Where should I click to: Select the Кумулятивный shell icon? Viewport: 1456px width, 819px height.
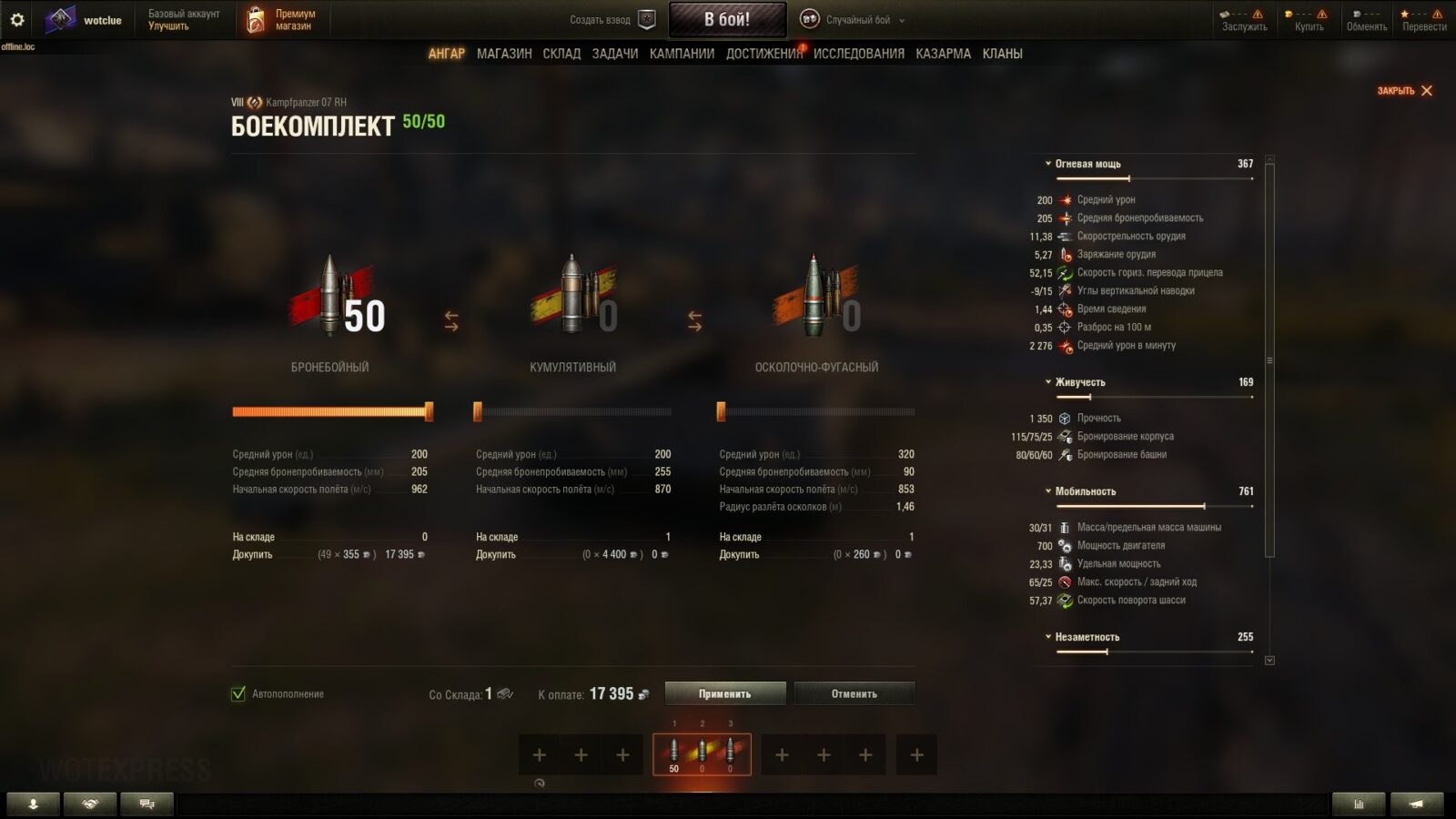click(x=572, y=296)
